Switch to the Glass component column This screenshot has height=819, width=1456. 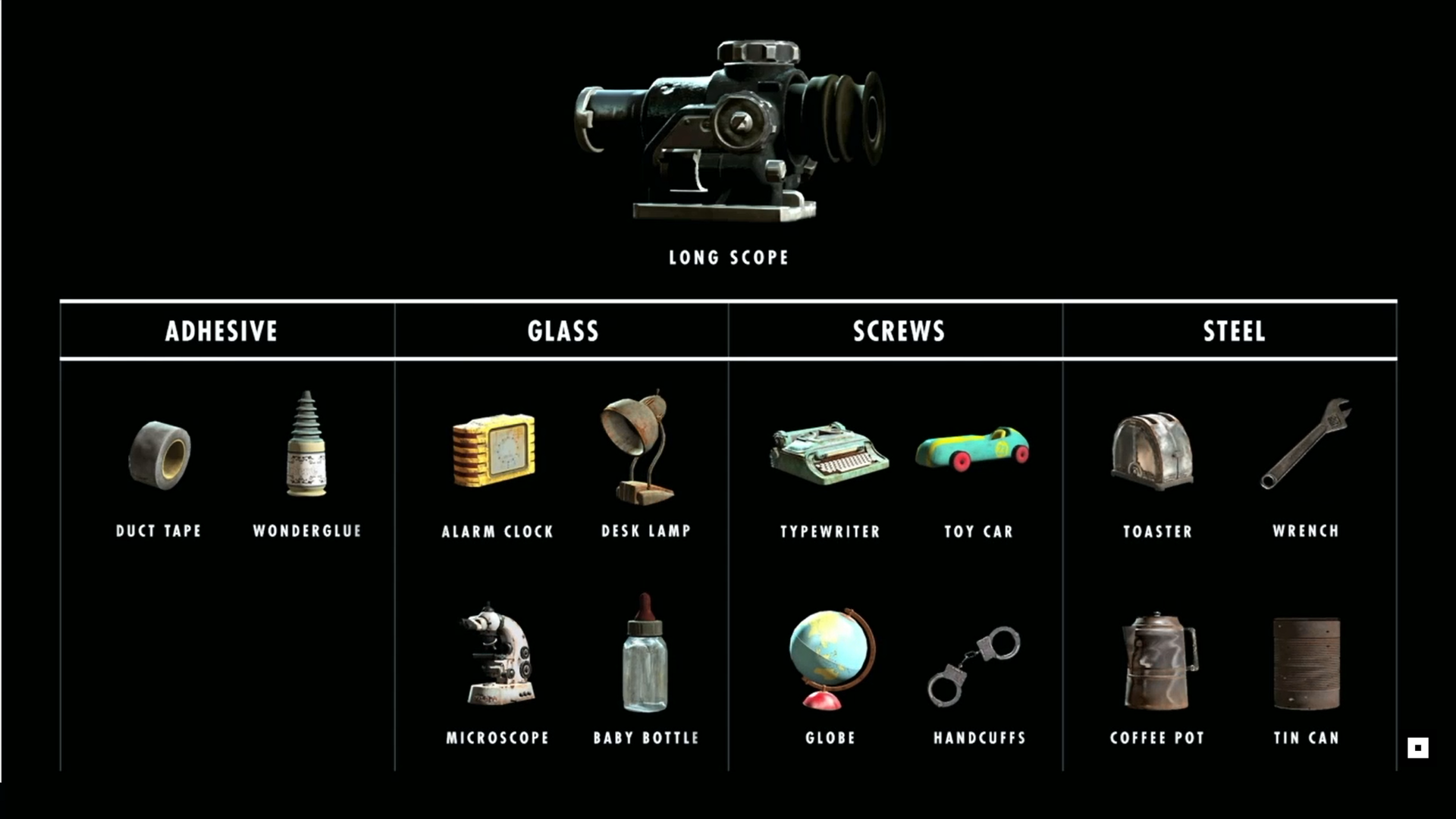point(563,331)
